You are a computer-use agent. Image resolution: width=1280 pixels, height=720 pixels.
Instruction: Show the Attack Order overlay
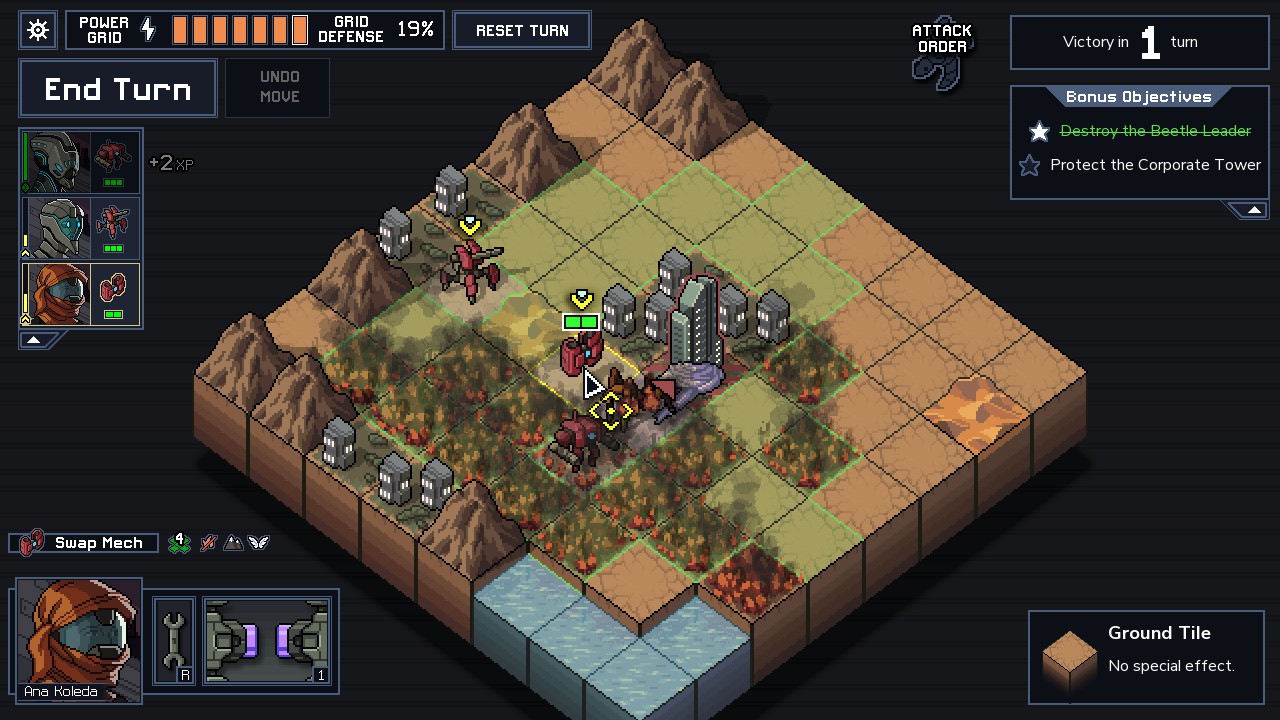[941, 55]
